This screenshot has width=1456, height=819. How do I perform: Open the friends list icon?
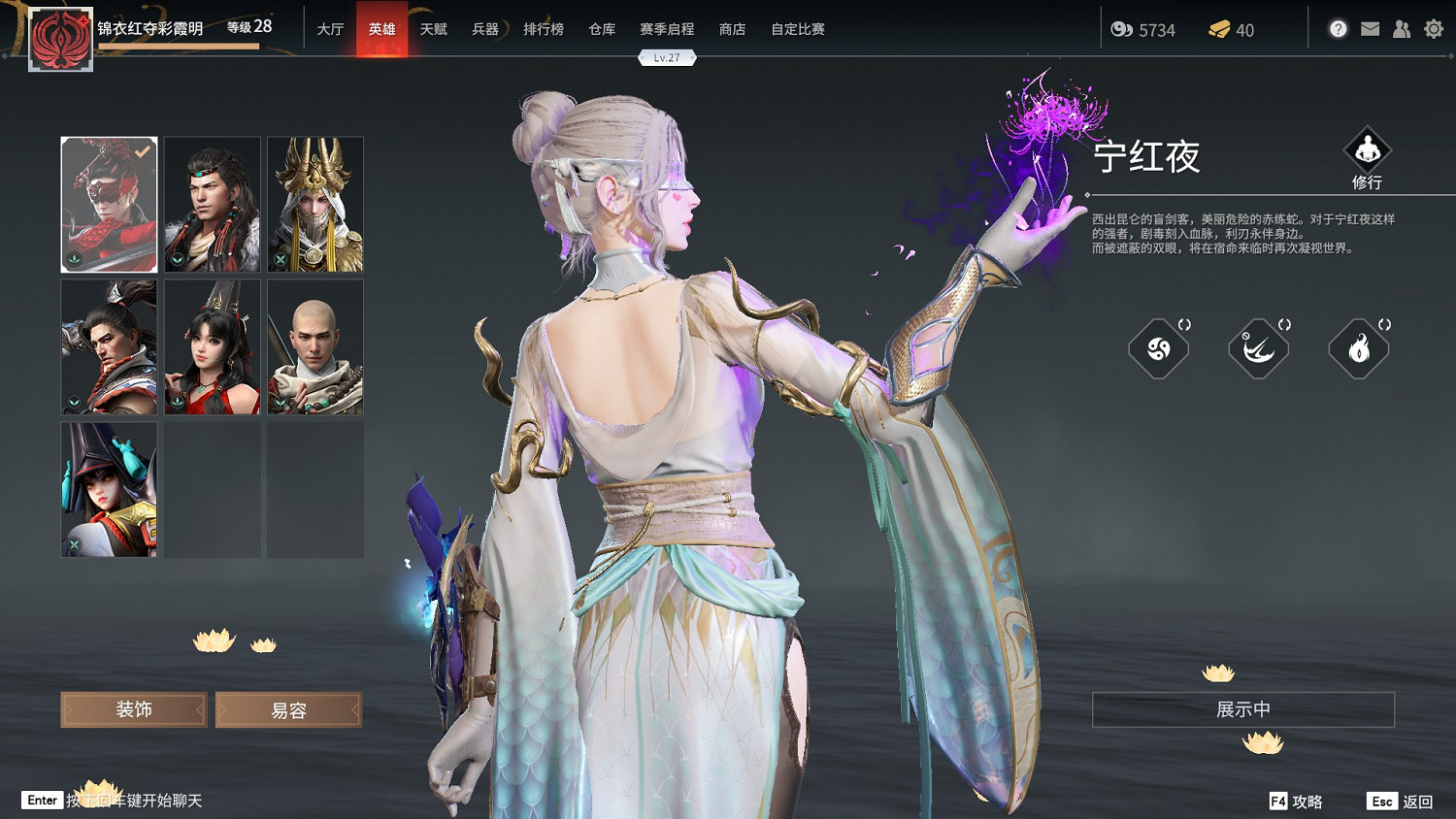pyautogui.click(x=1401, y=29)
